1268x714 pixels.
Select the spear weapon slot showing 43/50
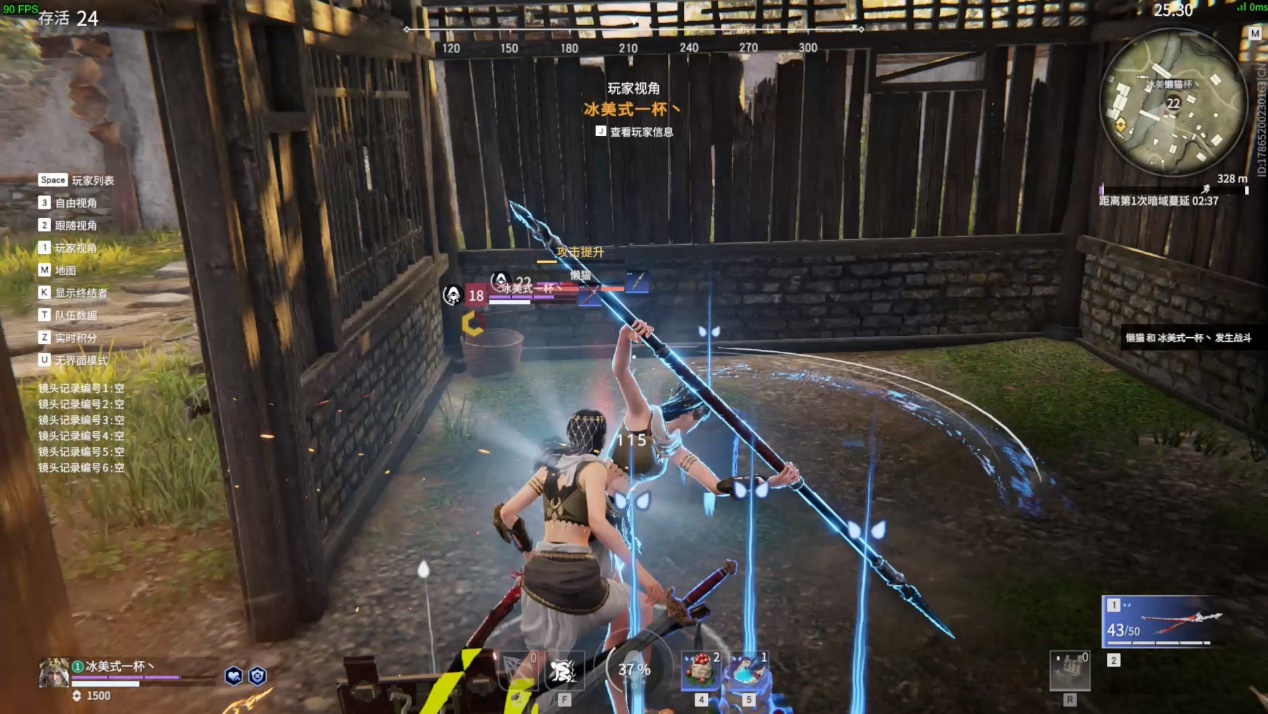(x=1160, y=623)
